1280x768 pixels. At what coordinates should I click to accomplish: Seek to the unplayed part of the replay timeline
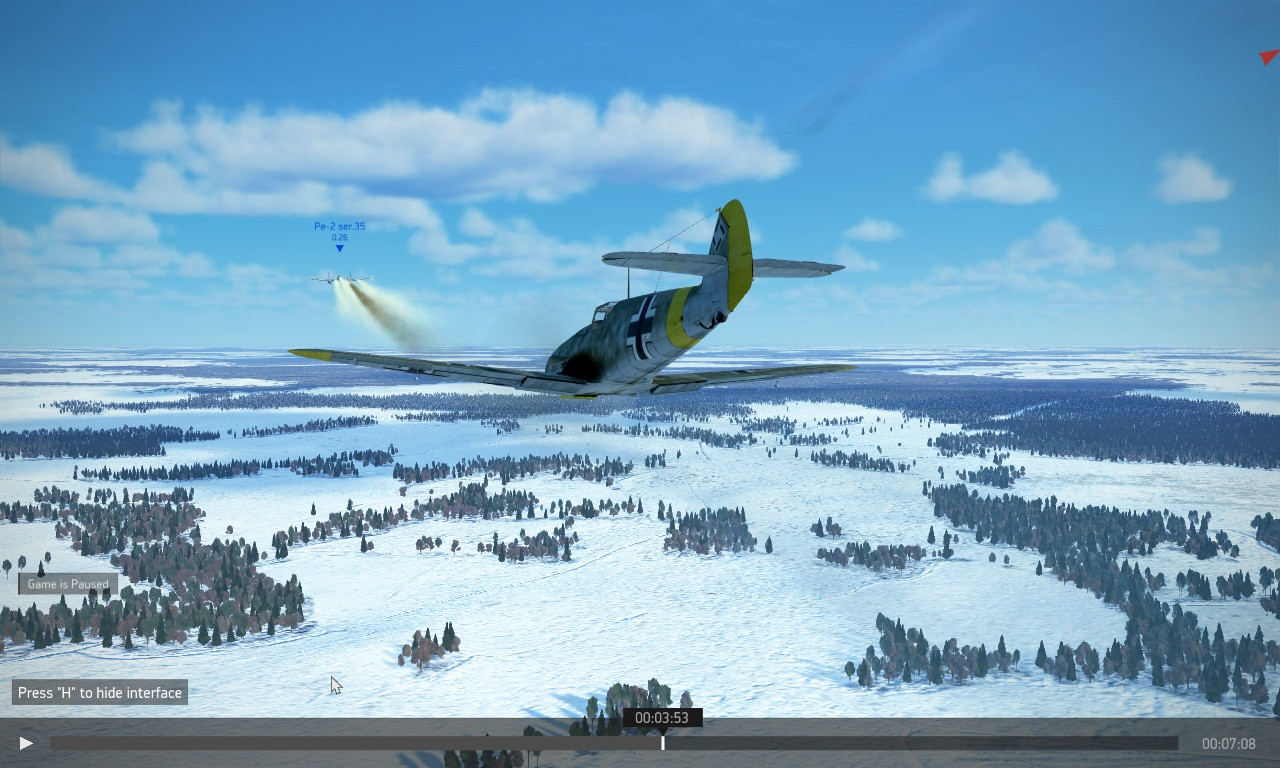coord(920,743)
